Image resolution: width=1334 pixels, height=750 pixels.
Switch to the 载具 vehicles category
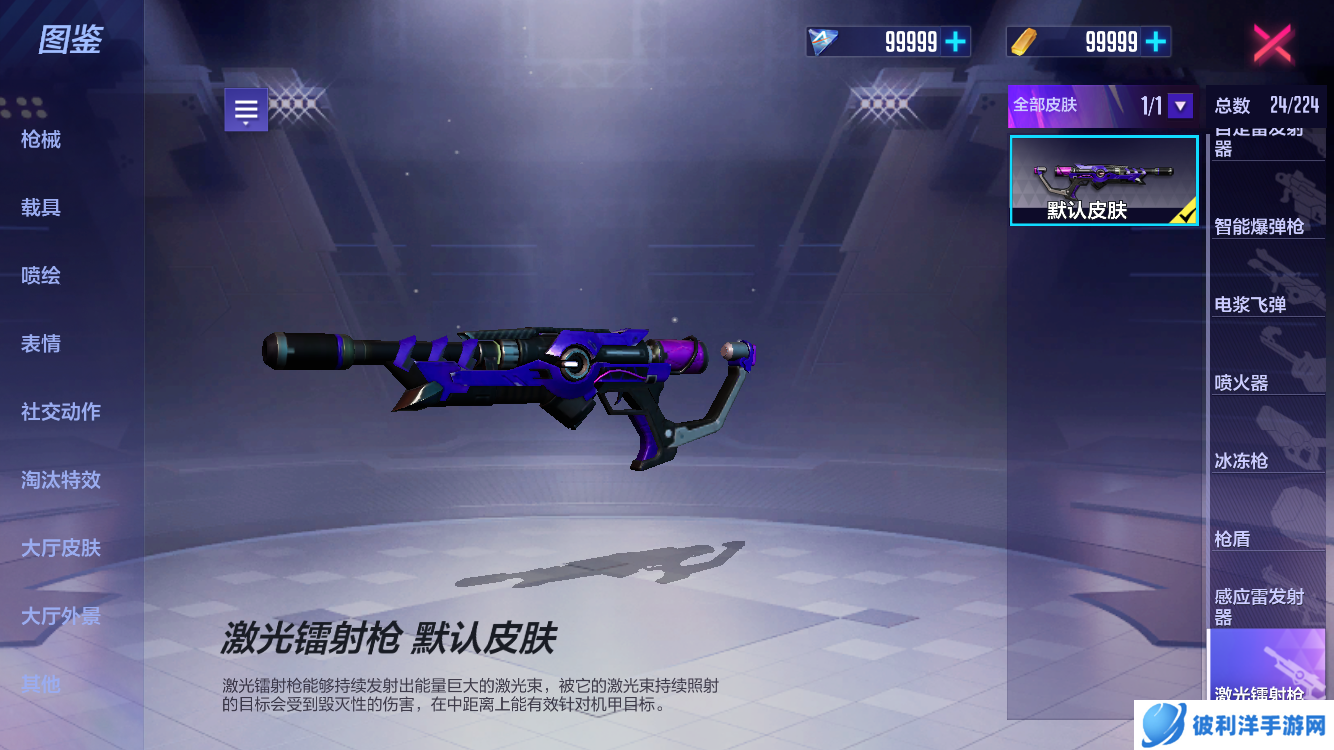tap(41, 207)
